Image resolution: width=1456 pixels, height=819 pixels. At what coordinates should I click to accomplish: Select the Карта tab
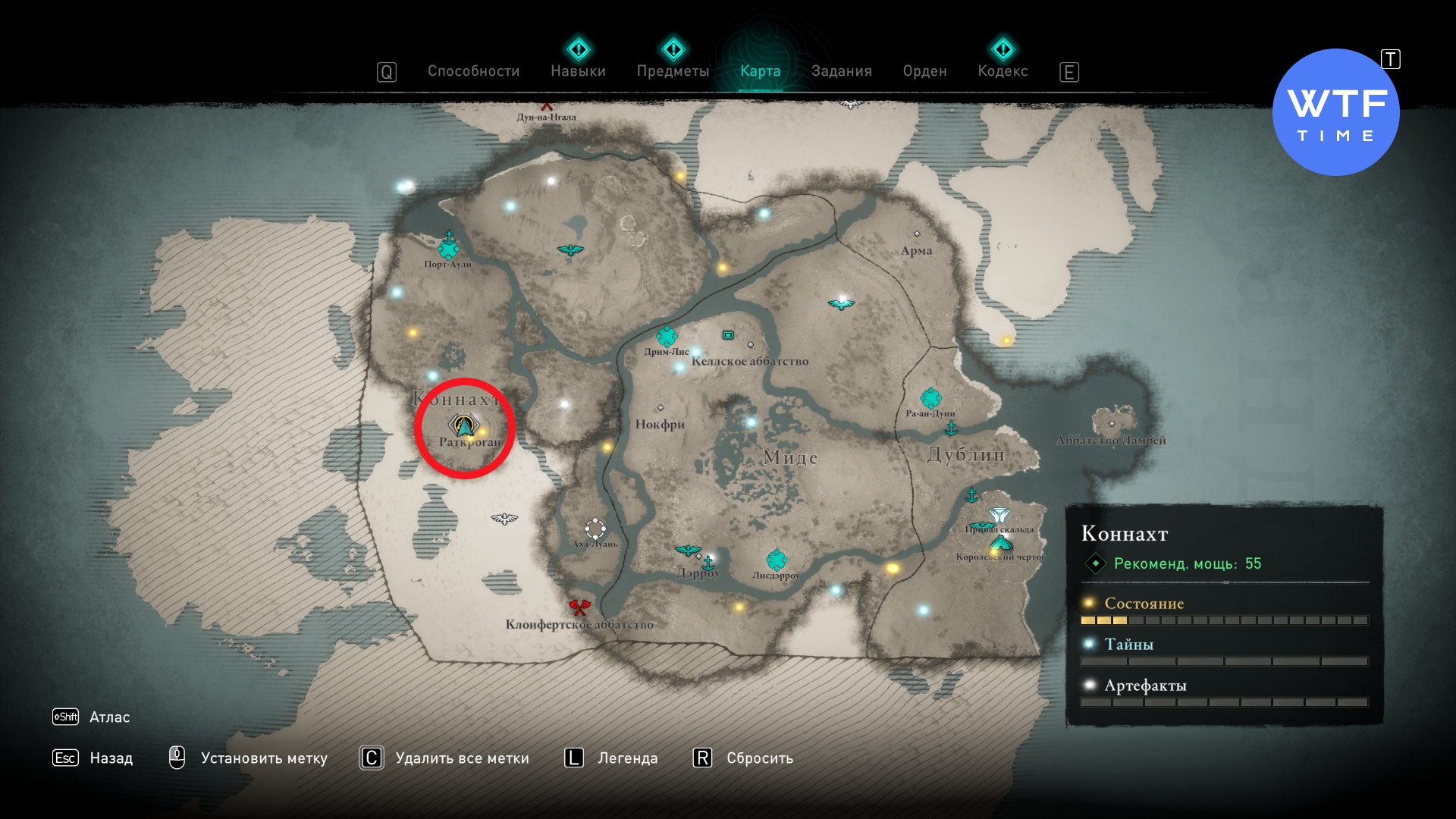coord(760,71)
